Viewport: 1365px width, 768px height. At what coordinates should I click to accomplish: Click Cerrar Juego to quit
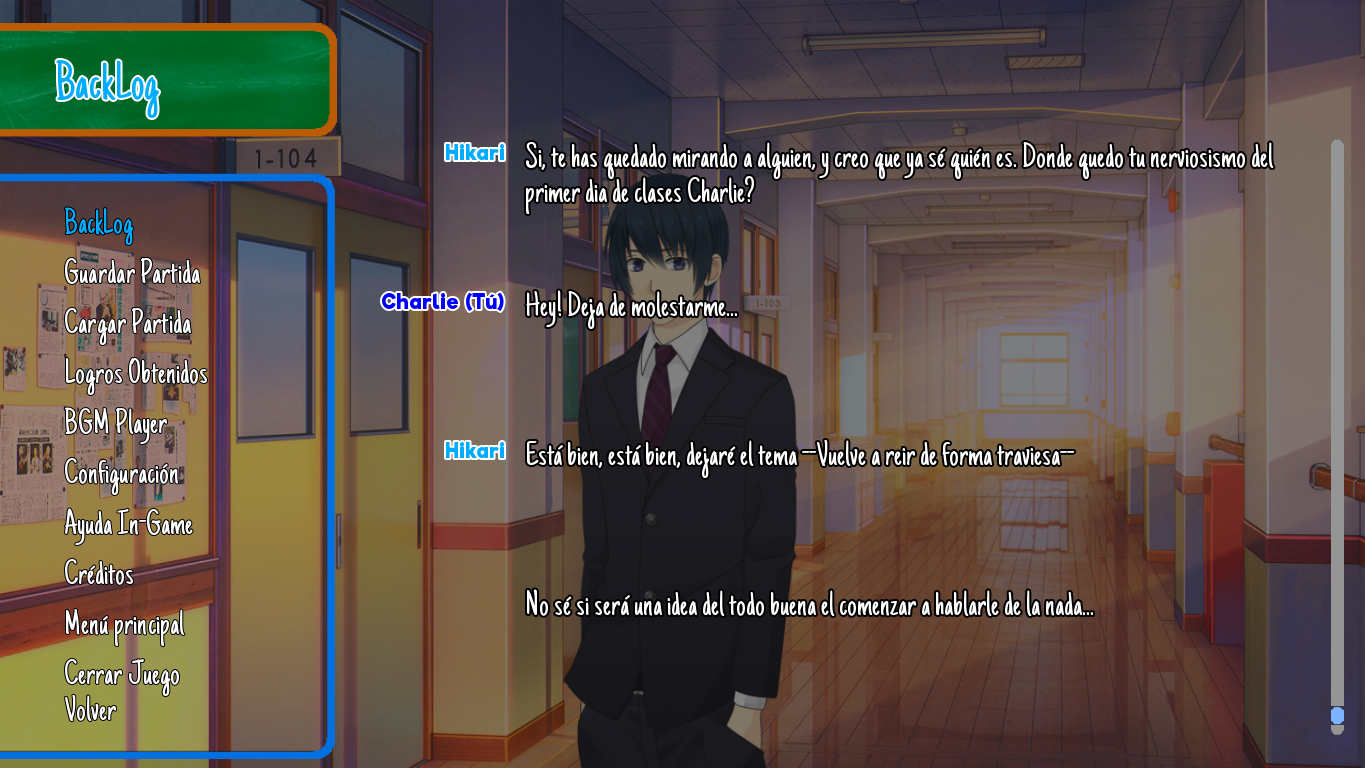[x=122, y=675]
